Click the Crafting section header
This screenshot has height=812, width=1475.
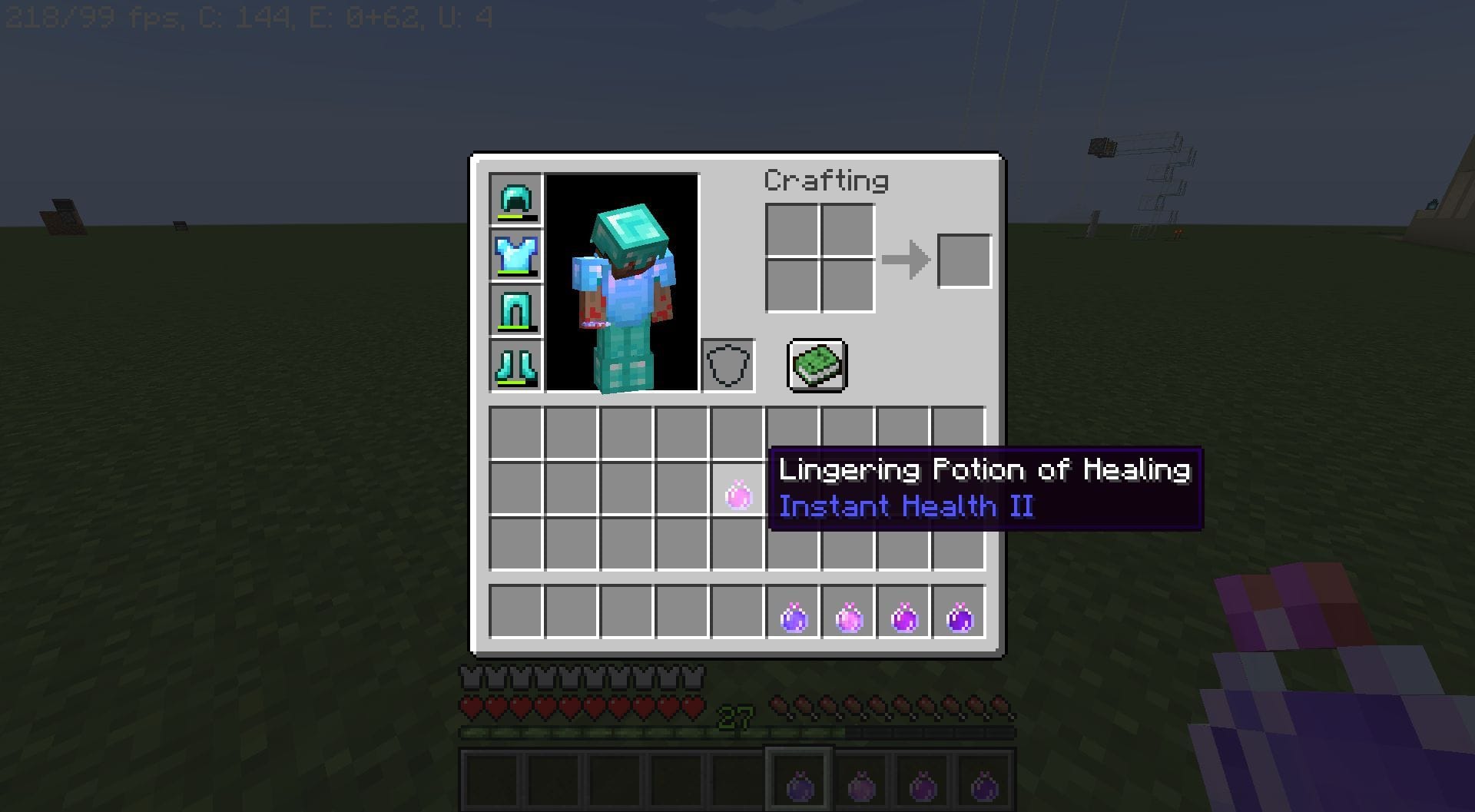coord(825,181)
